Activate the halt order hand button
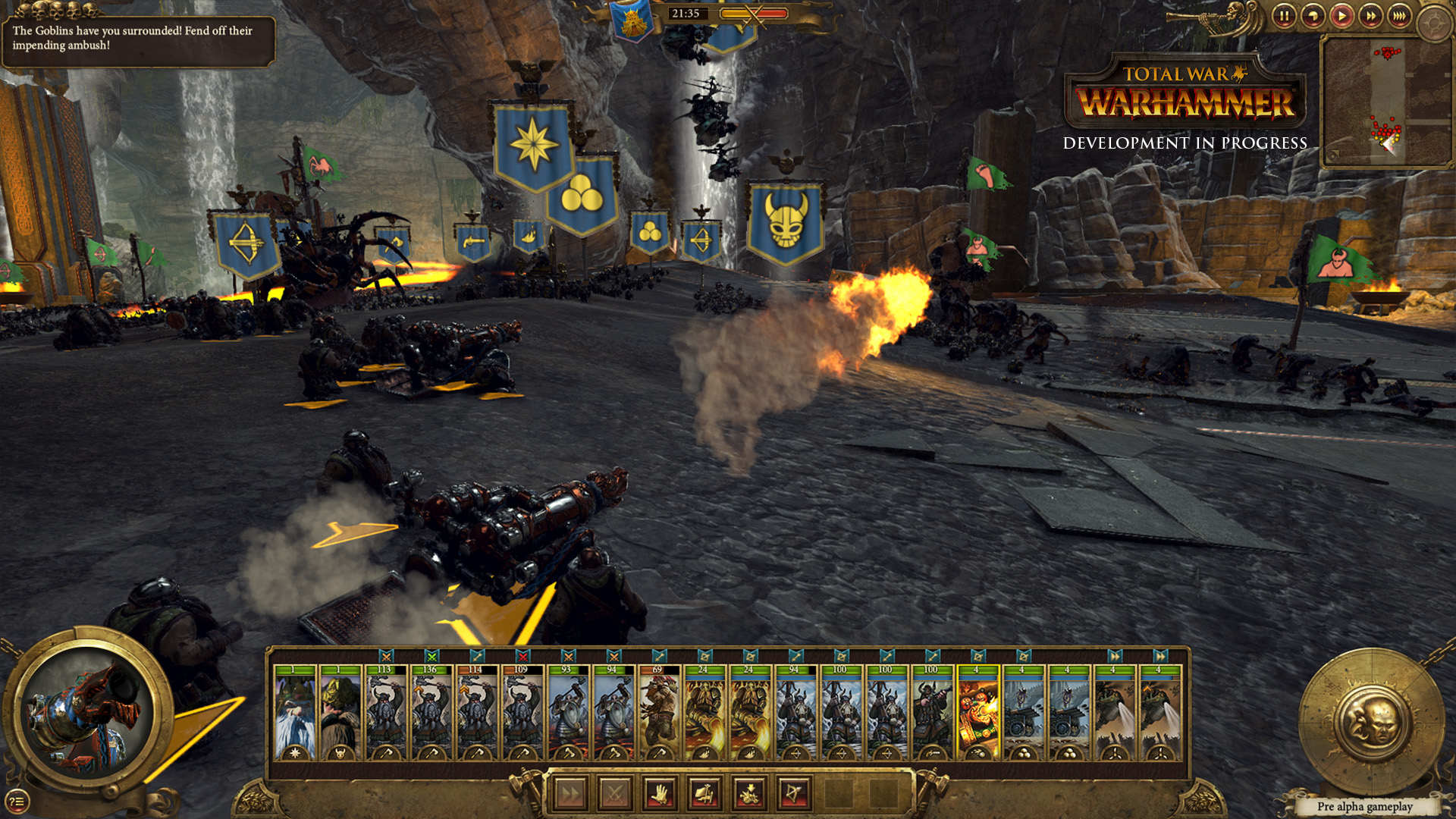Viewport: 1456px width, 819px height. (x=660, y=794)
